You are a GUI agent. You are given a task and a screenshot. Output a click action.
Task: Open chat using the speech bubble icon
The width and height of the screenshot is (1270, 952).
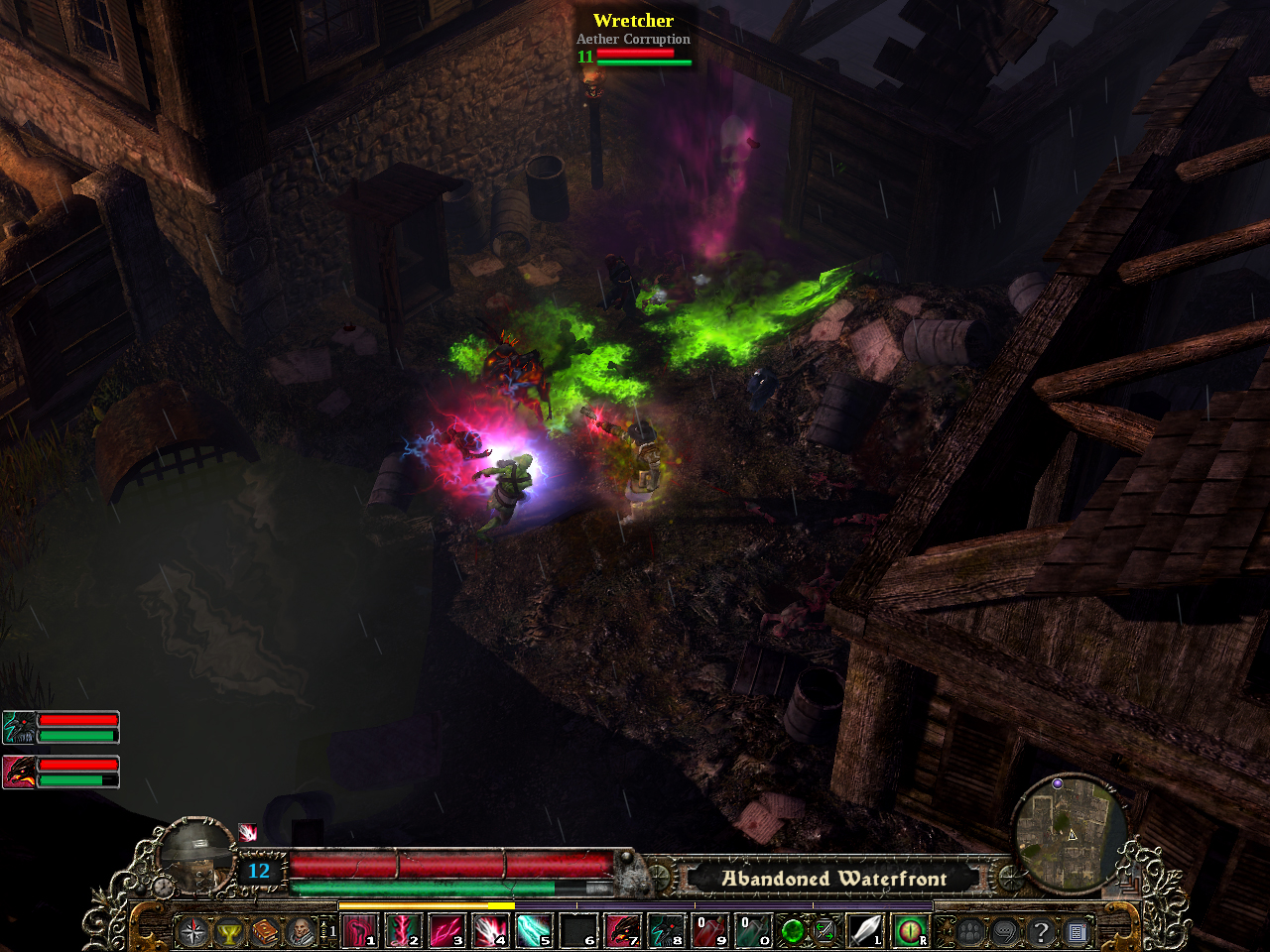click(1004, 932)
